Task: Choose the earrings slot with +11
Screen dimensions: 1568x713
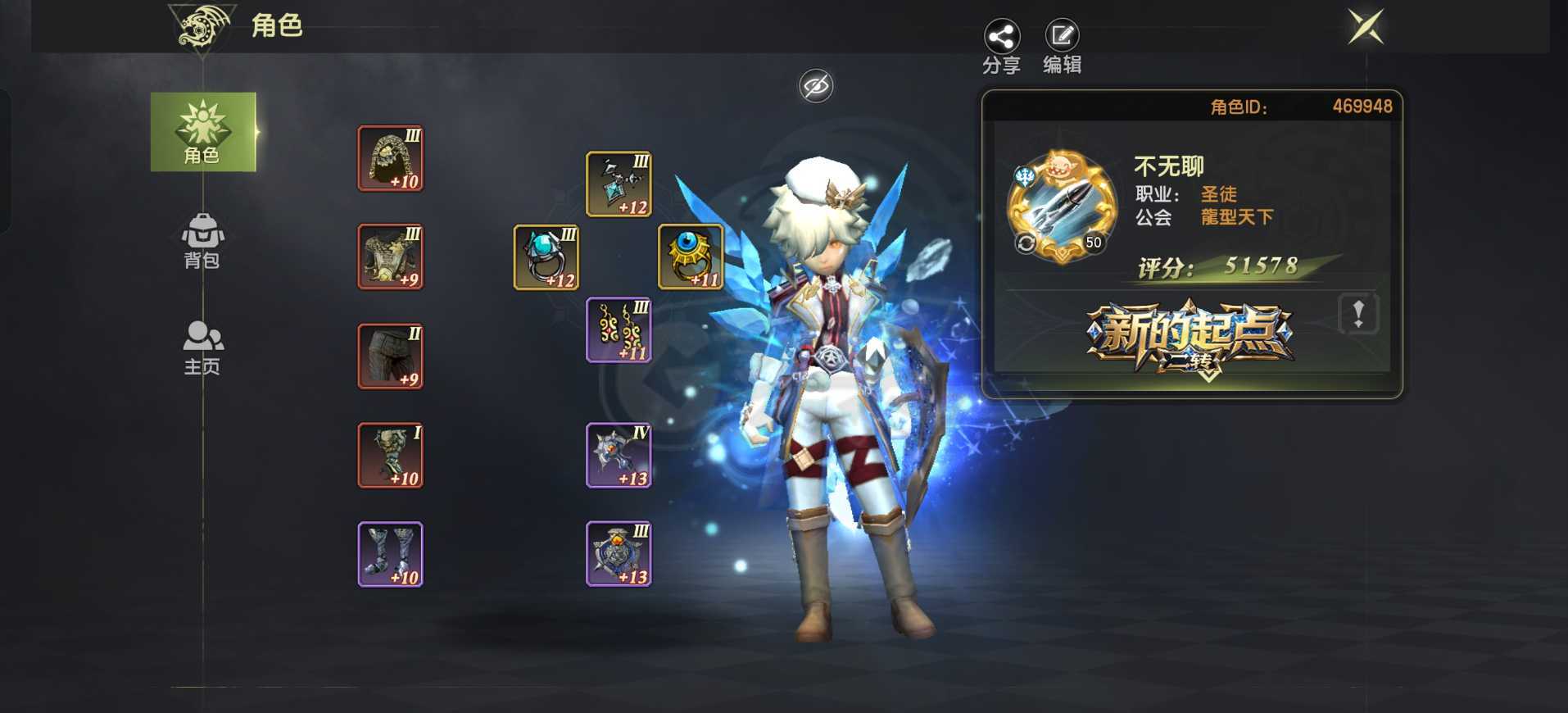Action: pos(619,329)
